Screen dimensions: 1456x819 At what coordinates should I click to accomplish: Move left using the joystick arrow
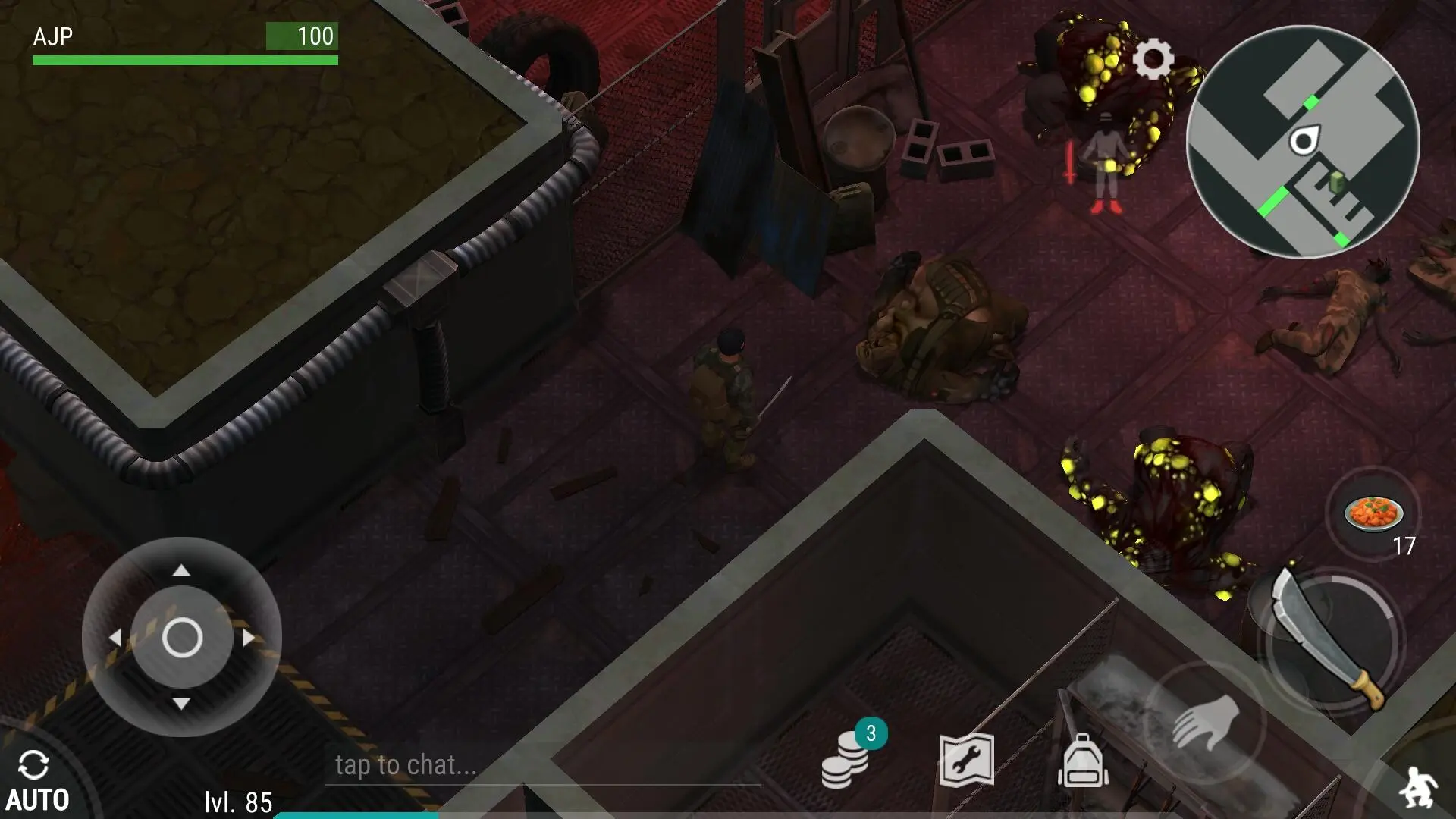tap(115, 638)
